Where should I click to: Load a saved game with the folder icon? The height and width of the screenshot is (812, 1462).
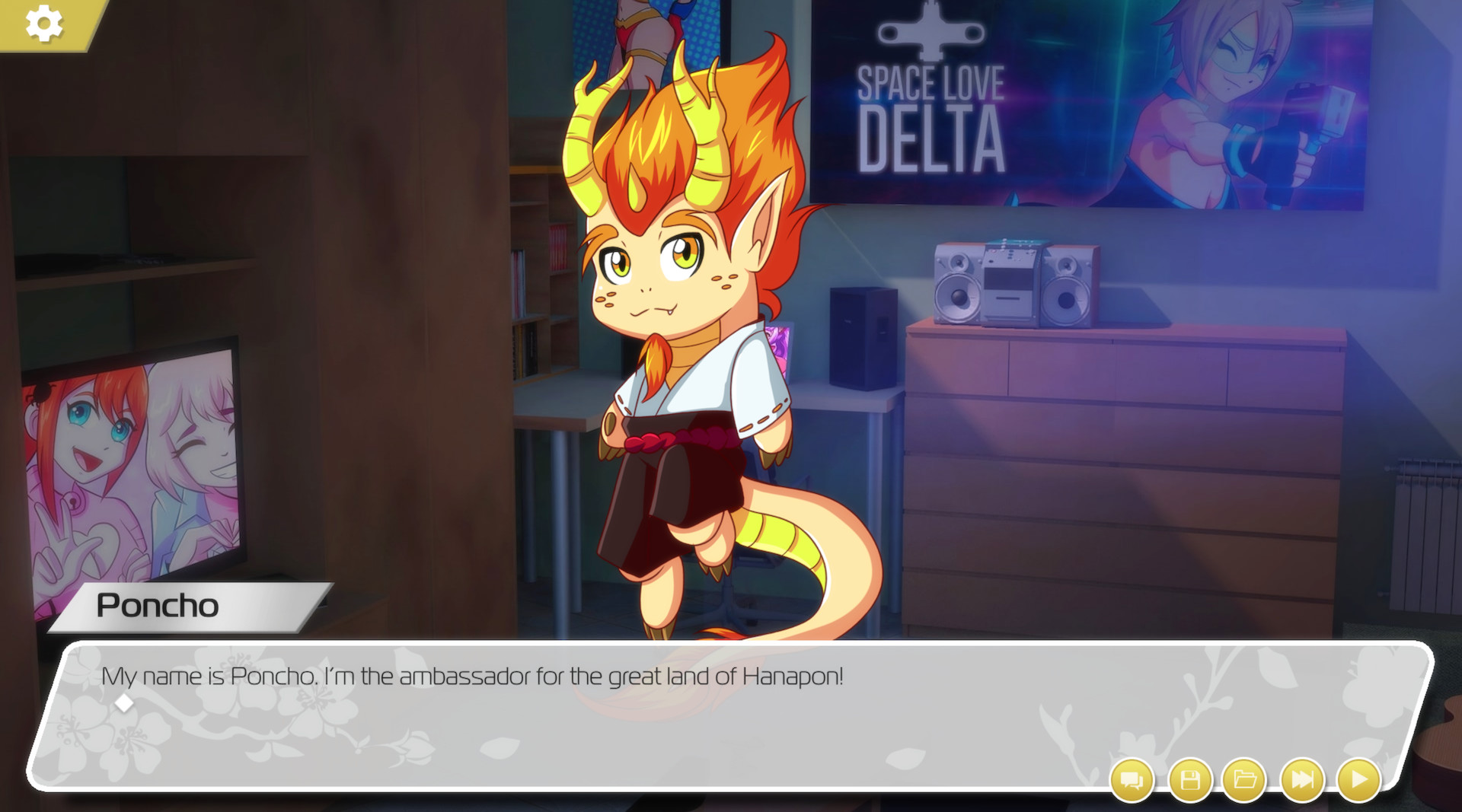pos(1244,779)
